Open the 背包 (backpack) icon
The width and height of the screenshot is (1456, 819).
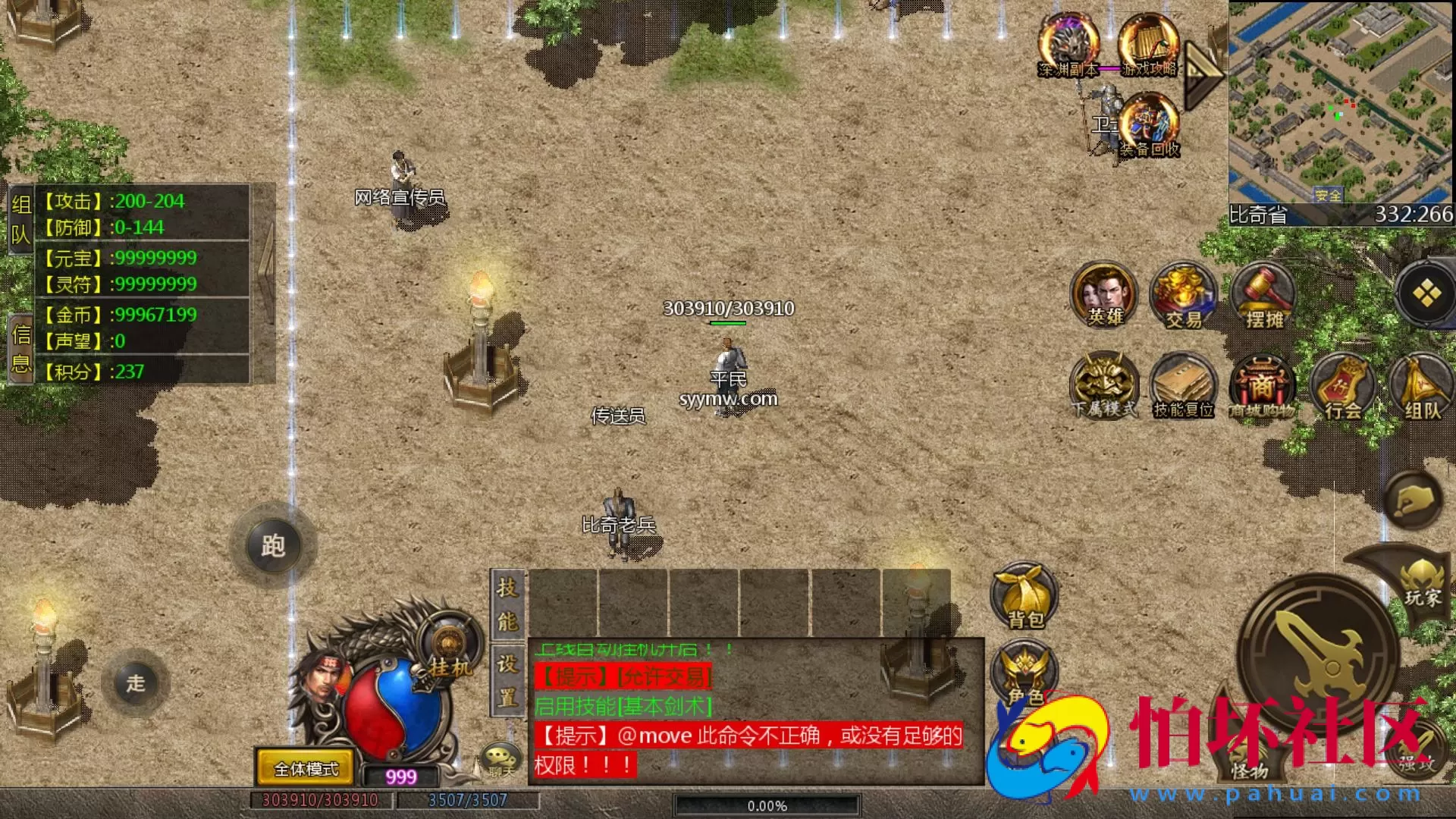tap(1023, 597)
